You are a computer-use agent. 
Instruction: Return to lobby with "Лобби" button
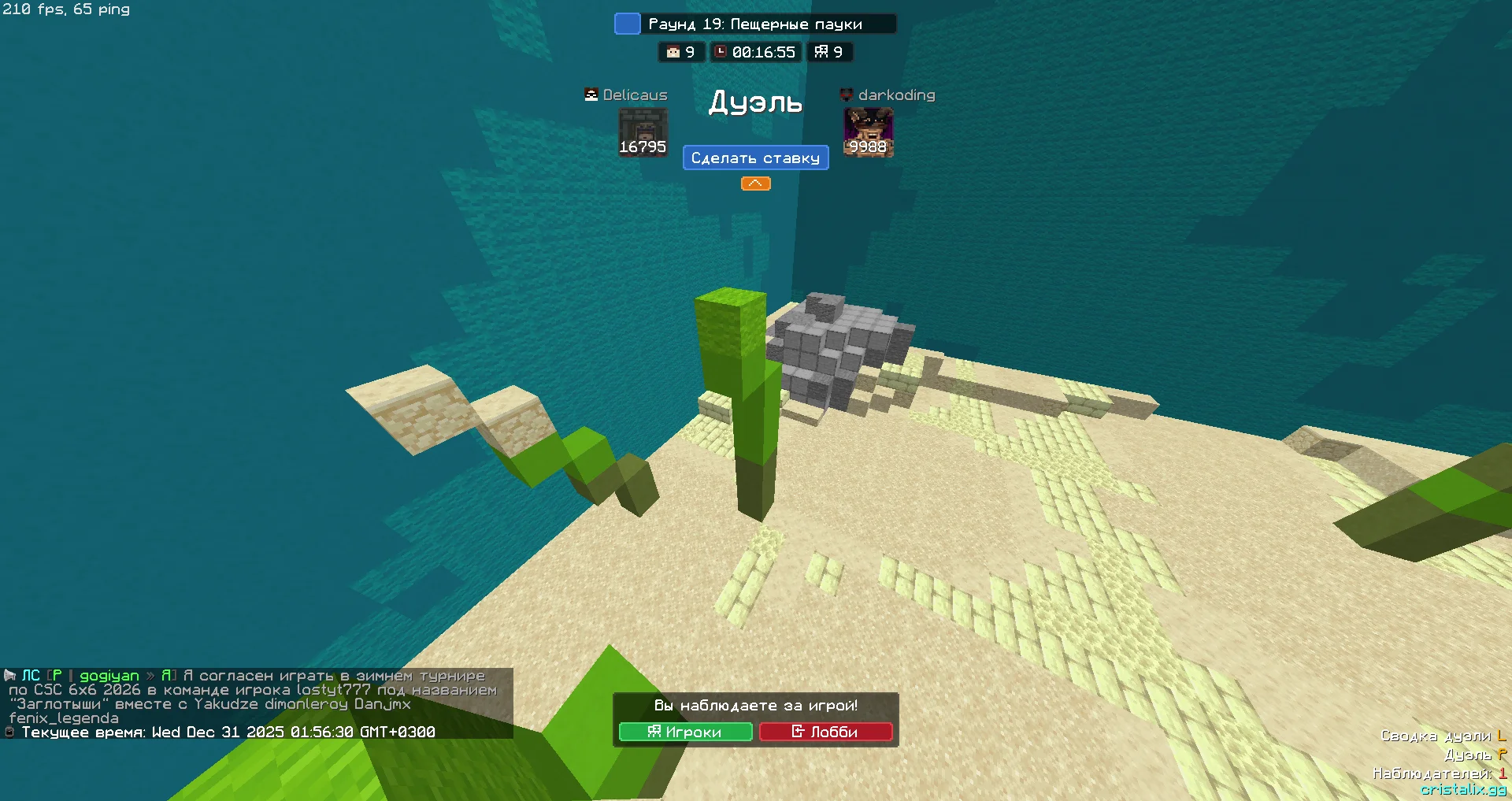[825, 732]
